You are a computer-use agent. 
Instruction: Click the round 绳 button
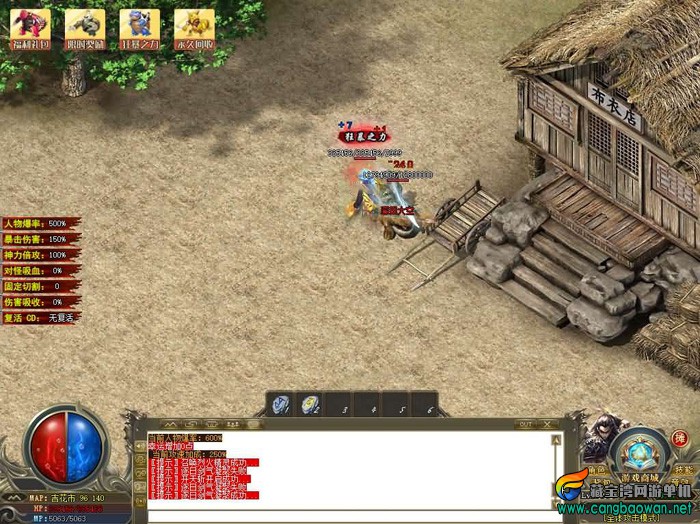tap(680, 438)
